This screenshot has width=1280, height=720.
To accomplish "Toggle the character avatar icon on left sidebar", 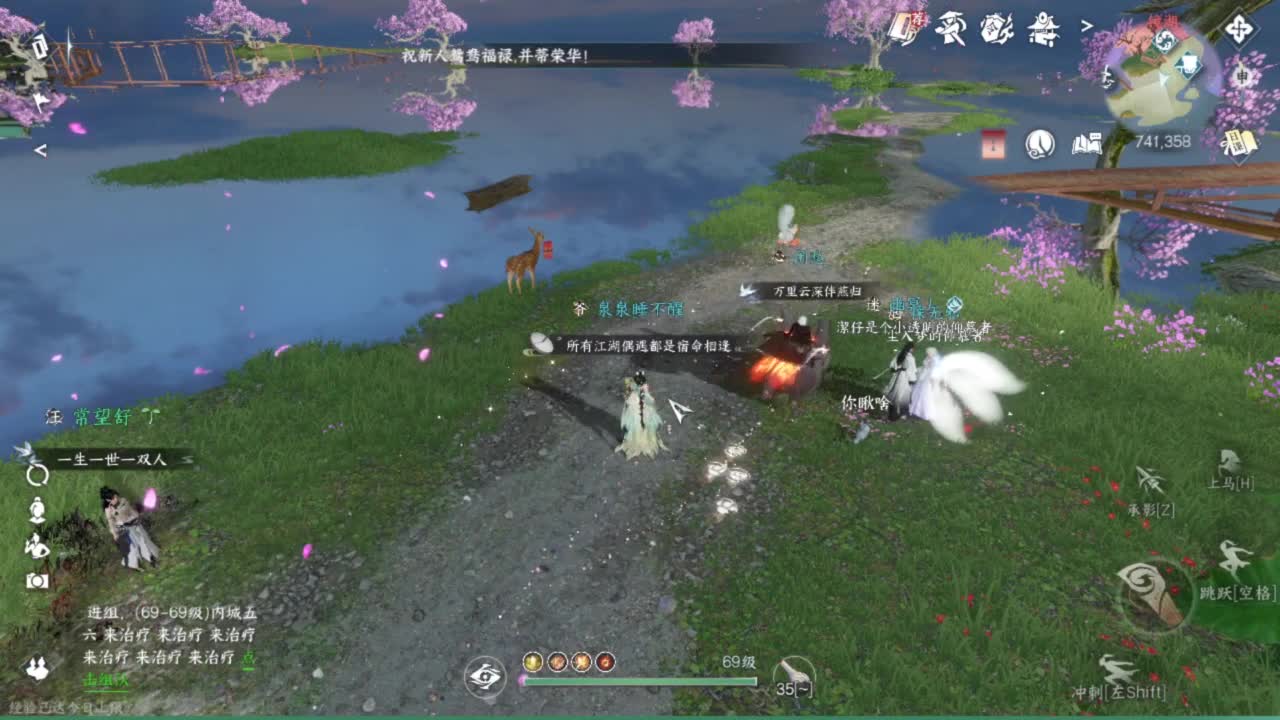I will (37, 510).
